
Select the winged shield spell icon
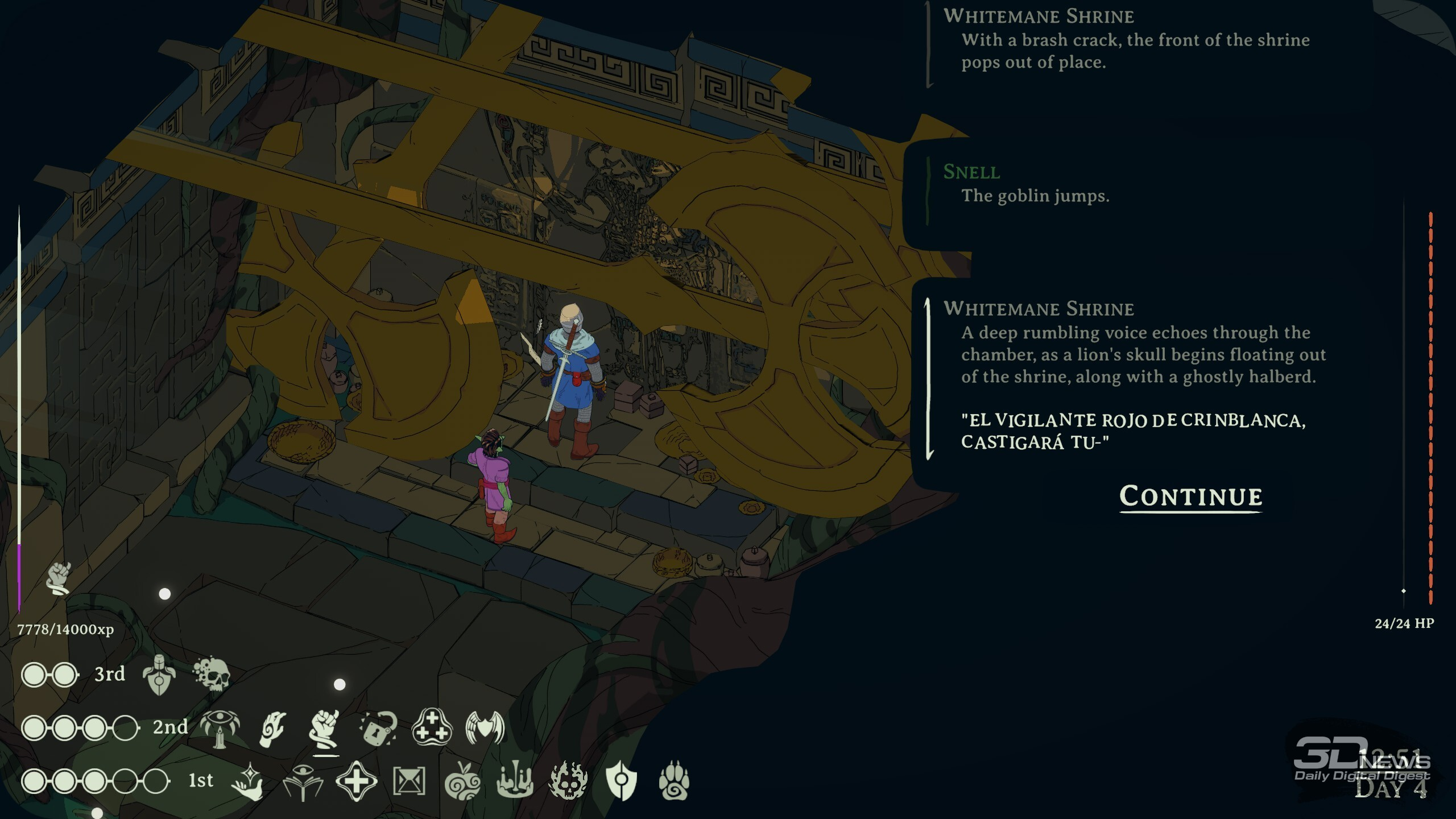485,728
